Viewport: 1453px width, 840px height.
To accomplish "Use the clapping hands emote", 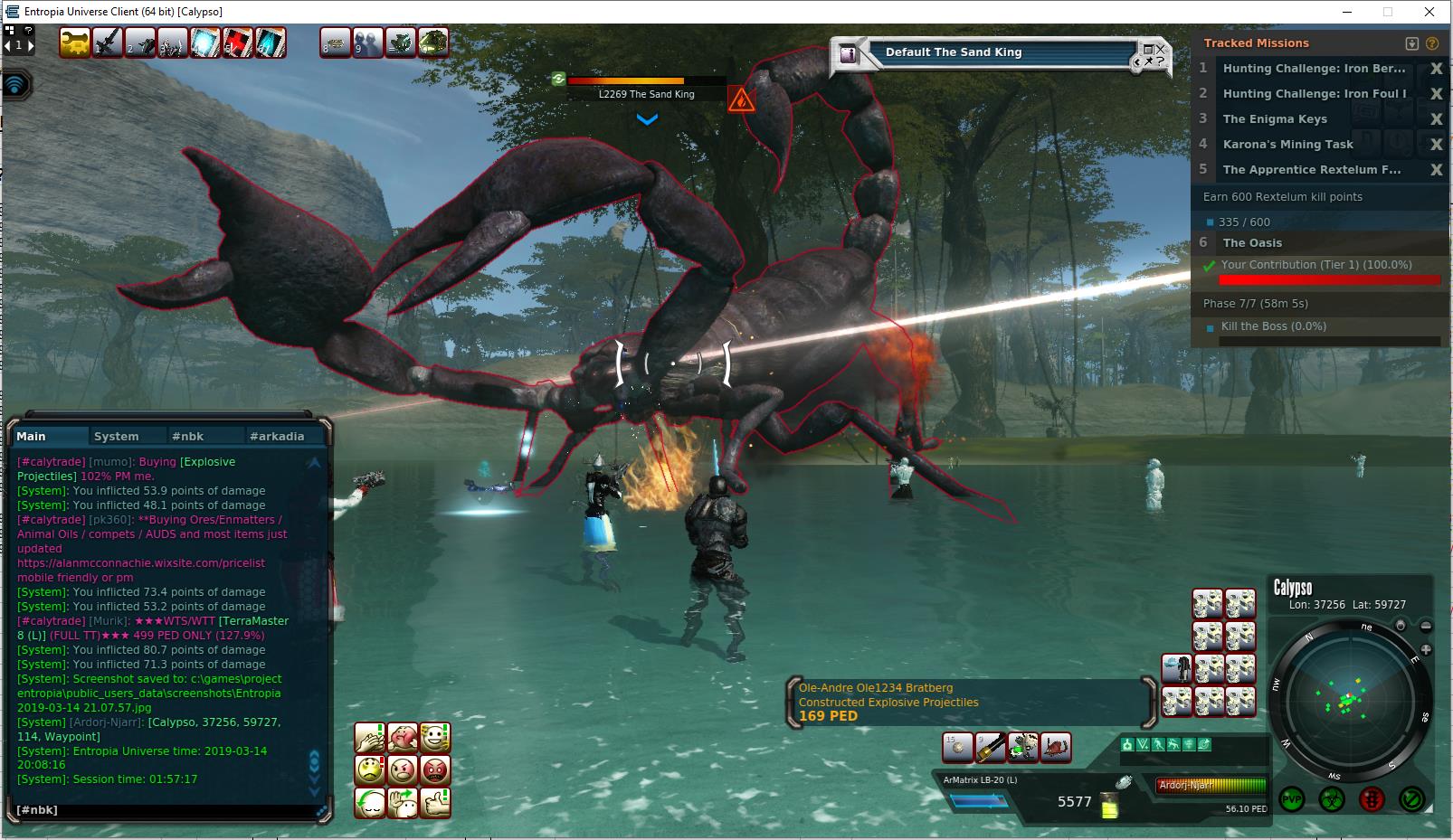I will pos(370,738).
